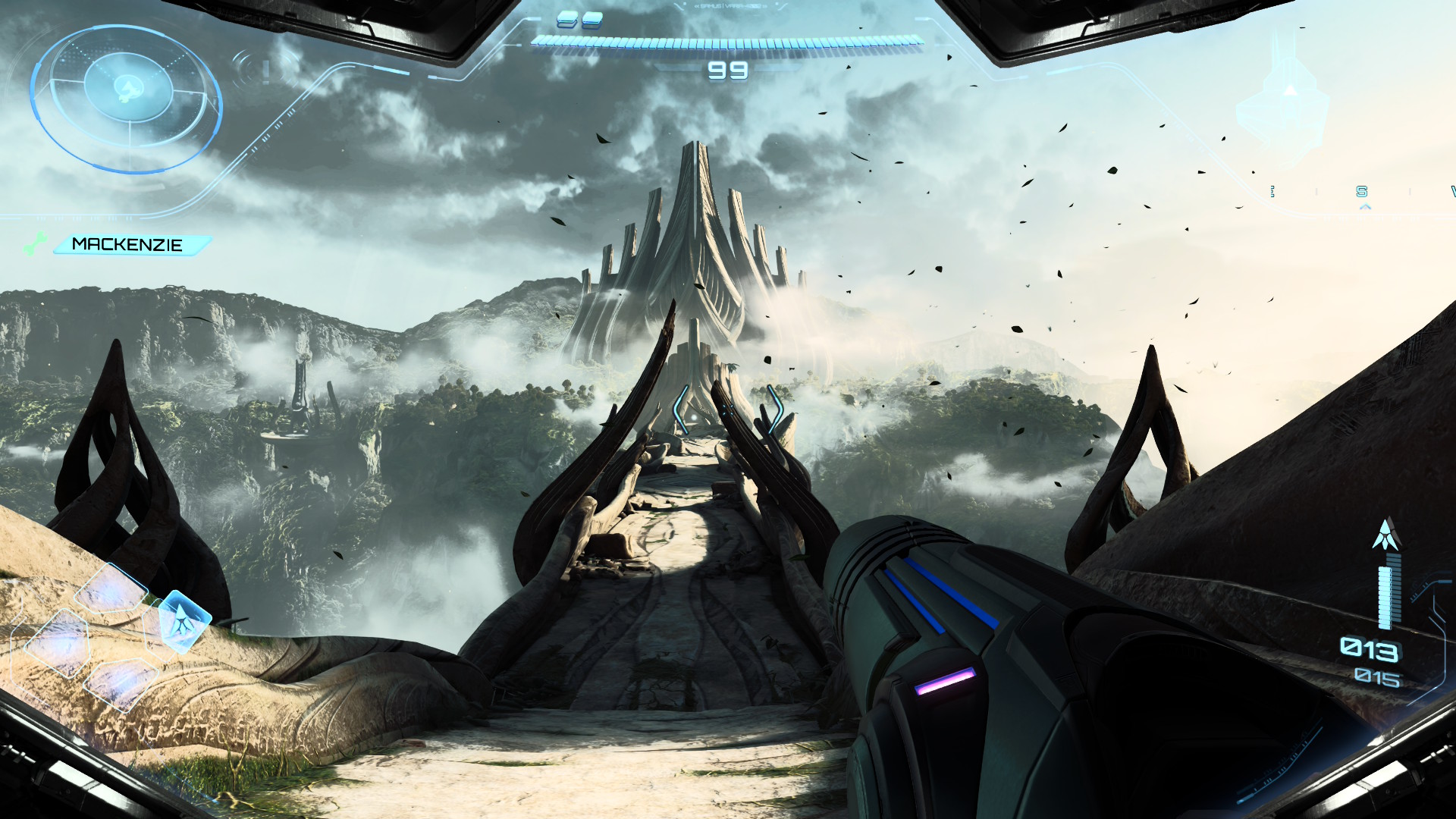Select the faint area map hologram
The height and width of the screenshot is (819, 1456).
pos(1283,106)
